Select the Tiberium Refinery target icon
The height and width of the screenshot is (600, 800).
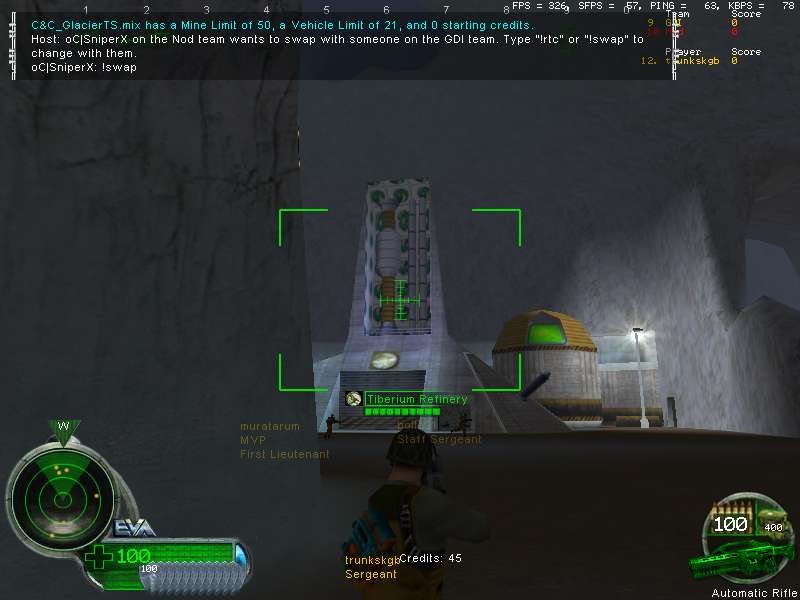click(353, 399)
